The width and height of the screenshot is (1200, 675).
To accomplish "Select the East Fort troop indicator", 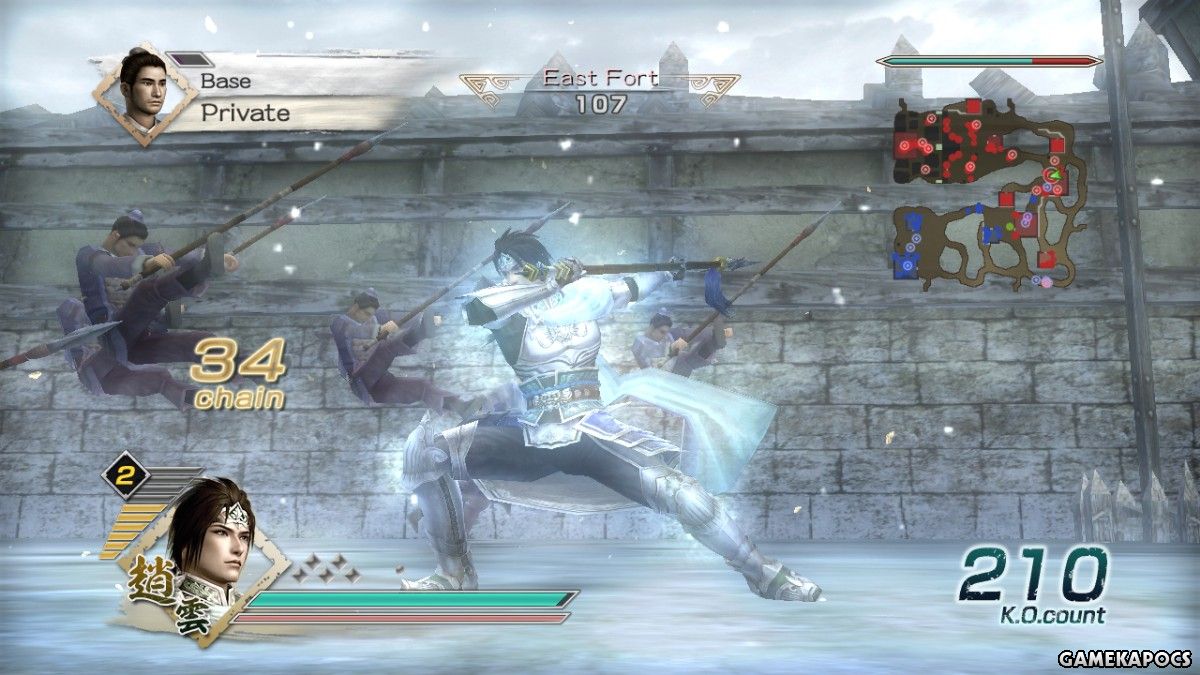I will point(599,91).
